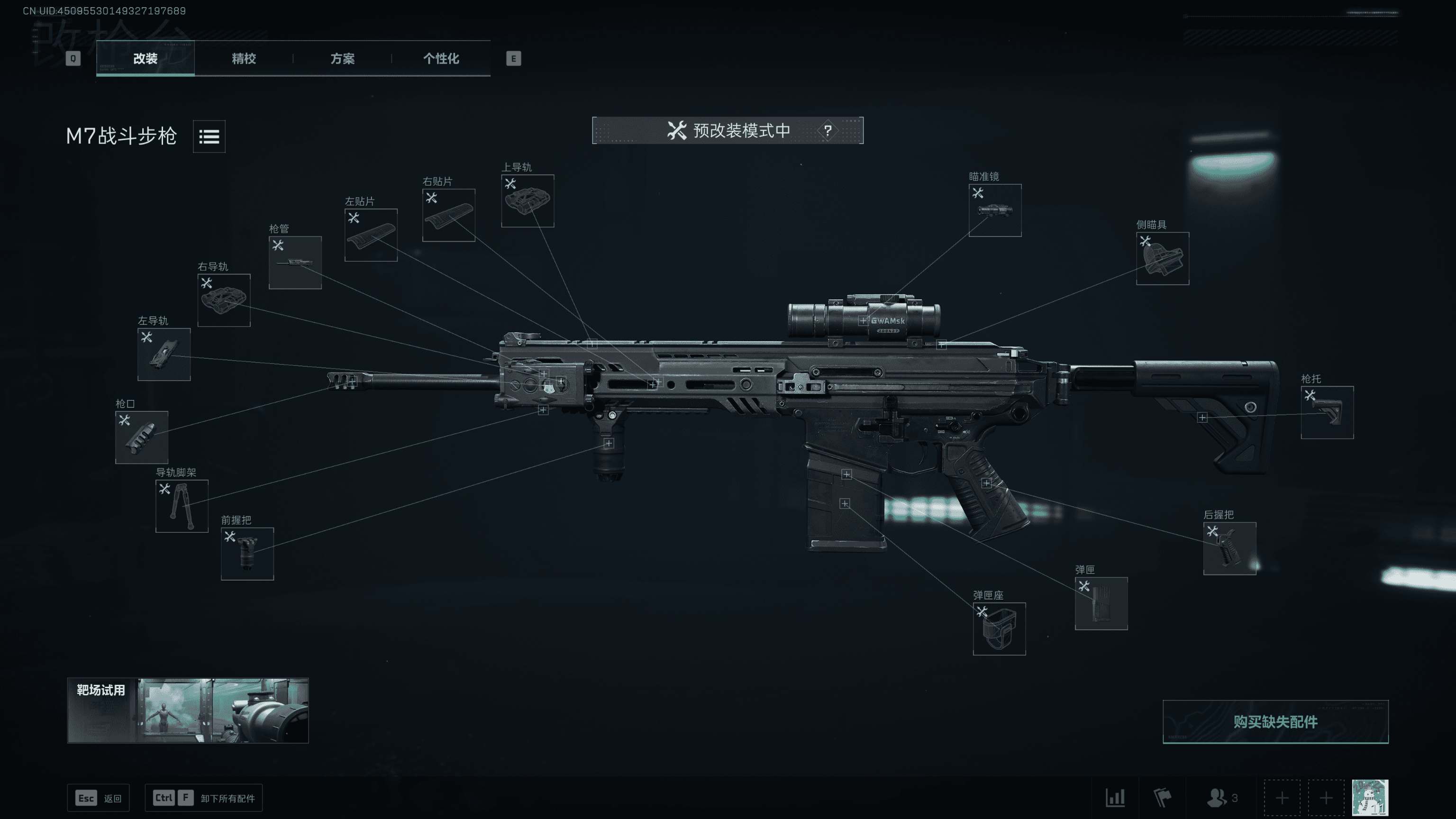Select the 侧瞄具 side sight slot

pyautogui.click(x=1162, y=258)
